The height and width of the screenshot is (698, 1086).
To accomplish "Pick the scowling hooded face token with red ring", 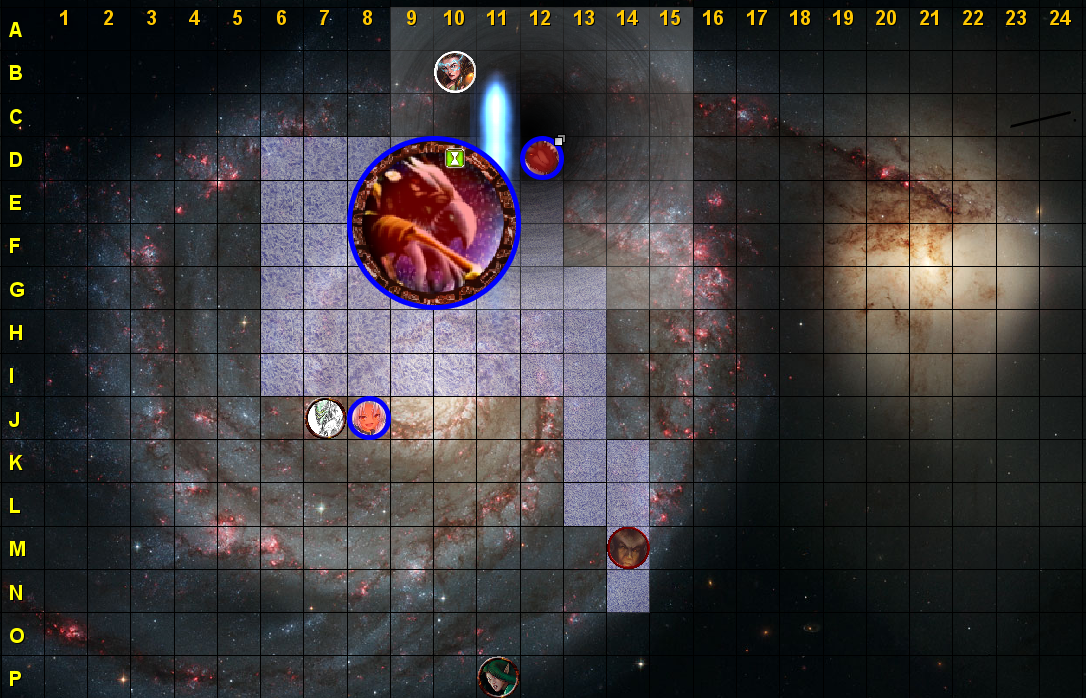I will 628,547.
